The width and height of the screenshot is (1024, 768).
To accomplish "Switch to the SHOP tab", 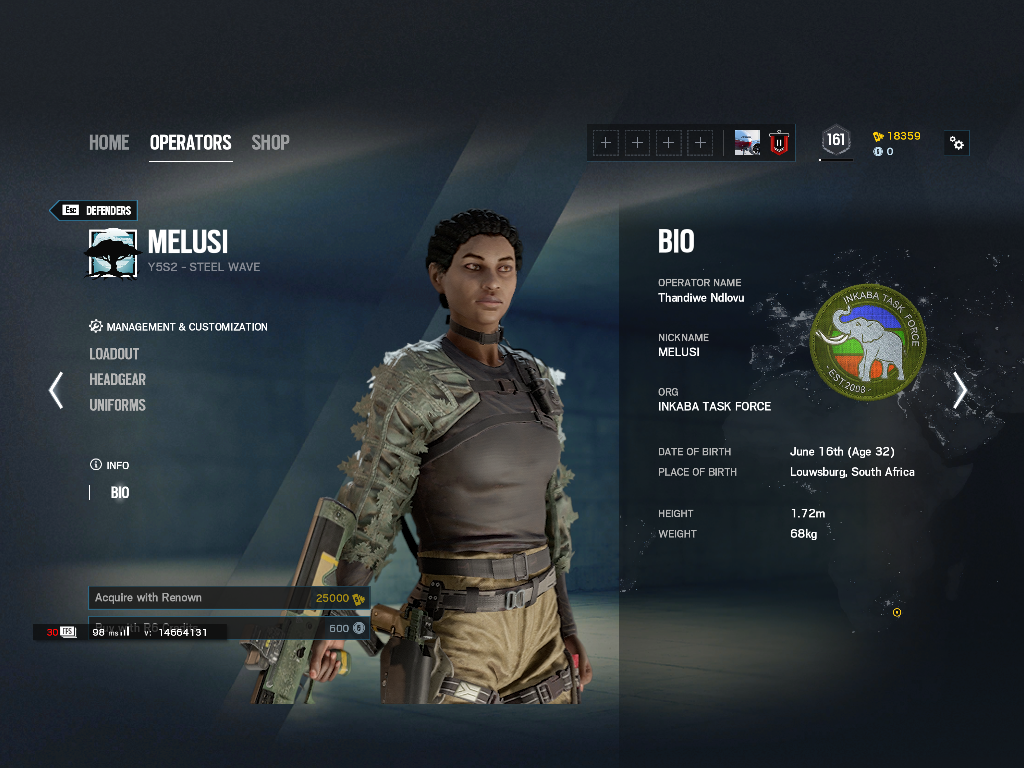I will coord(270,143).
